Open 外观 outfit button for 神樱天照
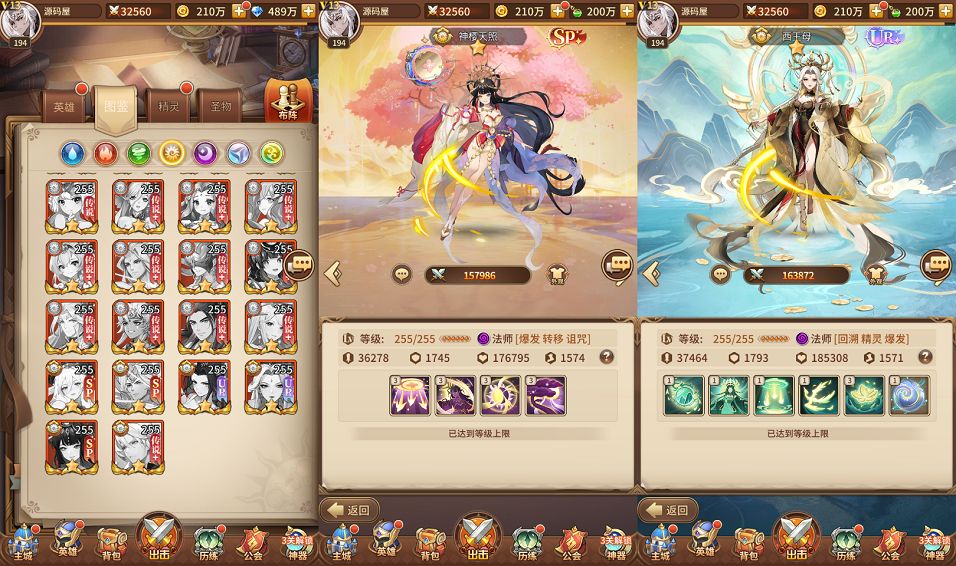 (x=556, y=274)
